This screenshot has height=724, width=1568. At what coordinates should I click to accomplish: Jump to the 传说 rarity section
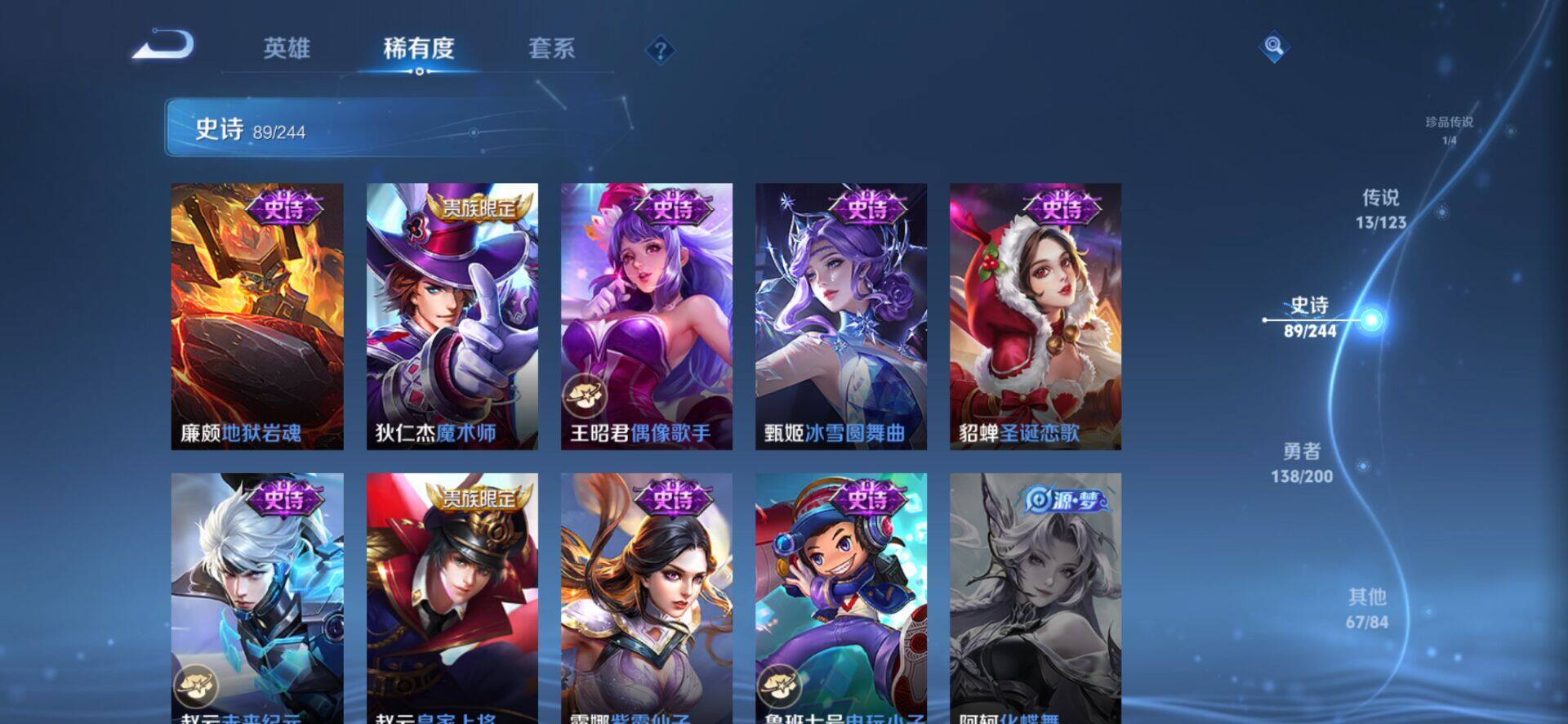[1381, 209]
